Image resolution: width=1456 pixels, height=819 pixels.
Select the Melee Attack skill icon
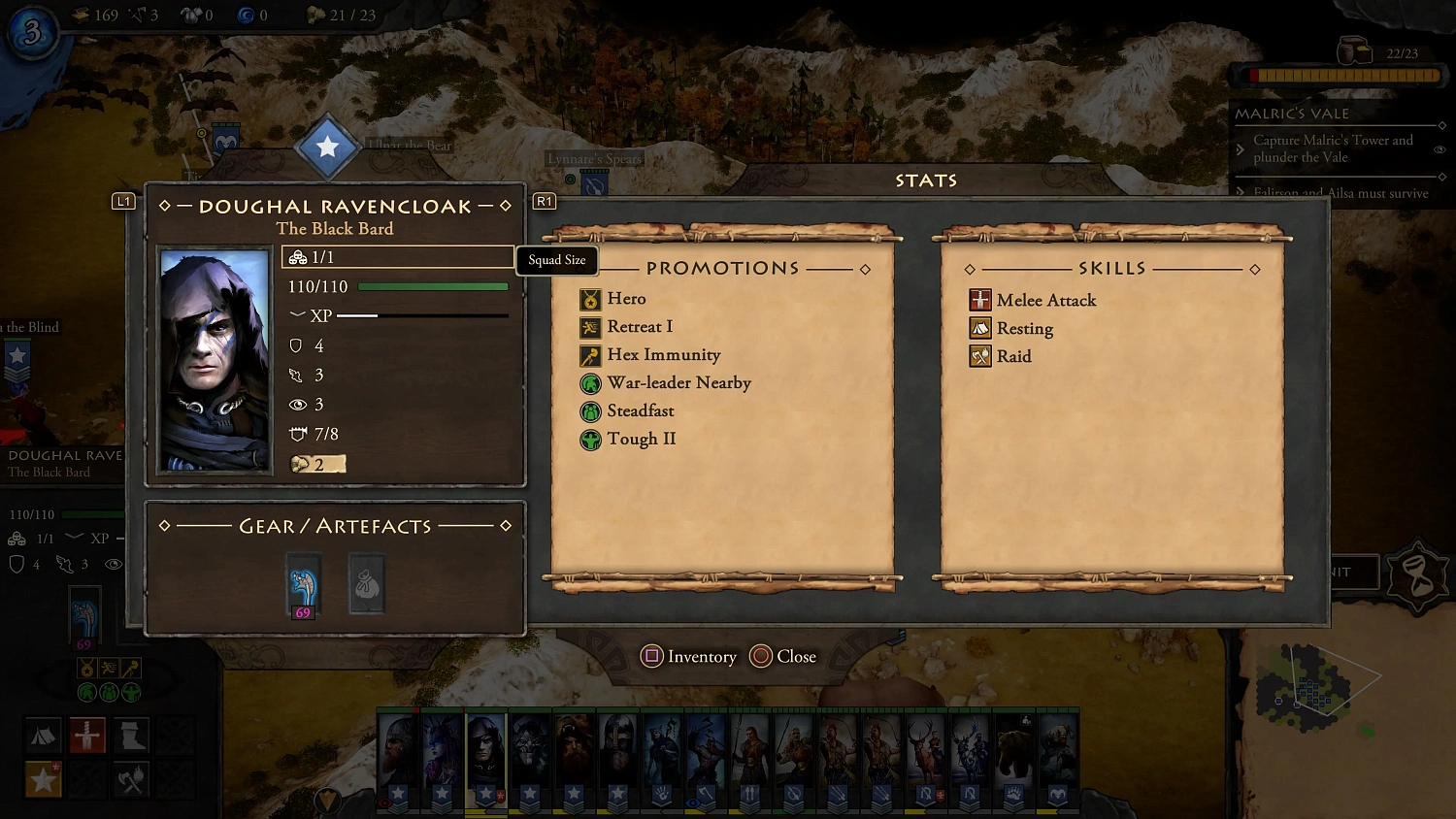click(x=980, y=300)
